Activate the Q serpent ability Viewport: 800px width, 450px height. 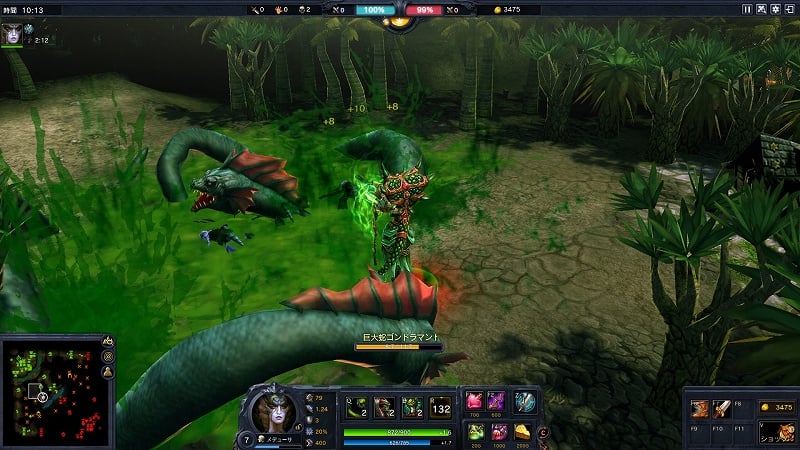[356, 406]
